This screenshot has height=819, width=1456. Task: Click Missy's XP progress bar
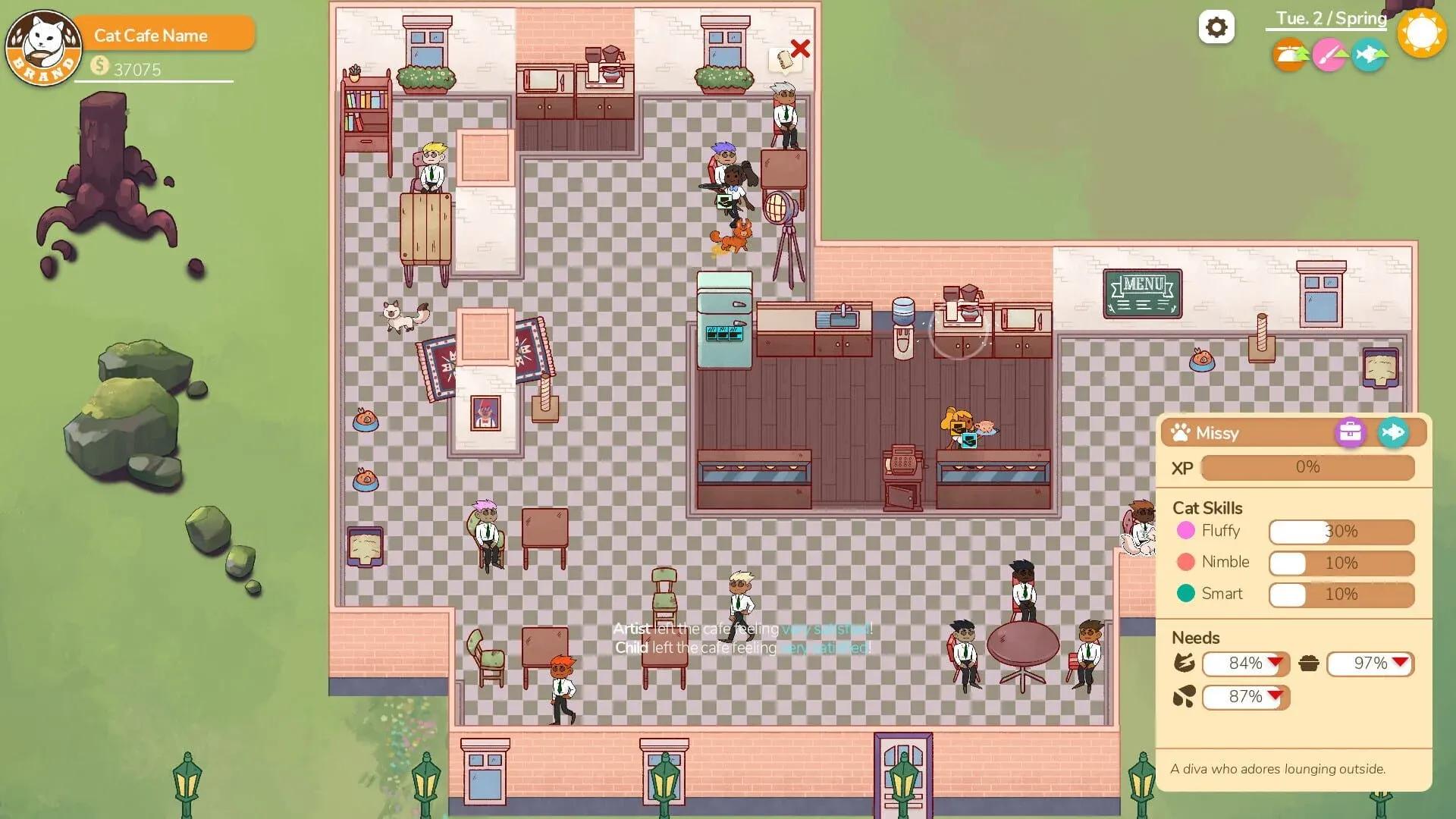pos(1306,467)
